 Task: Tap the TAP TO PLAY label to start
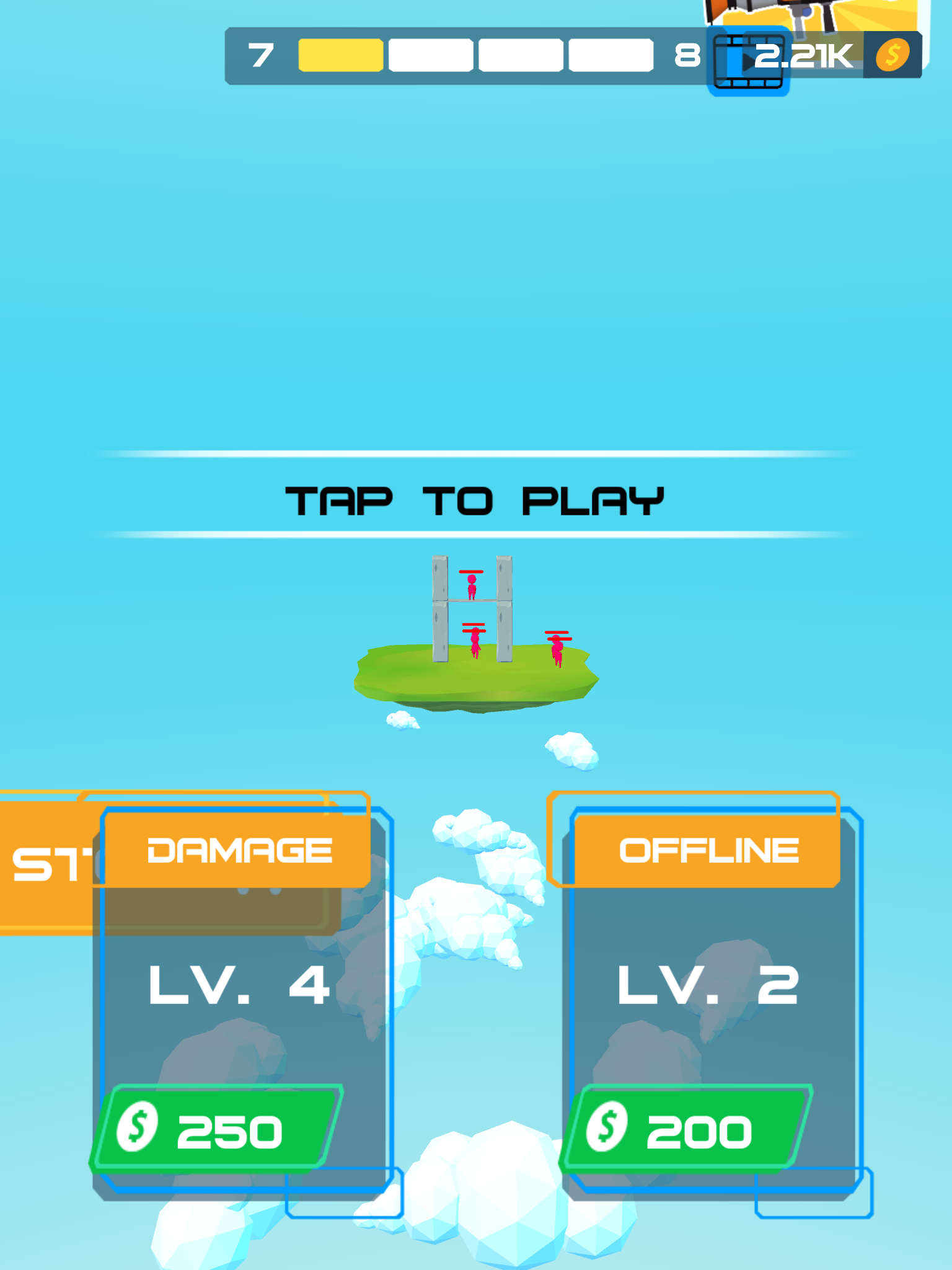click(x=475, y=501)
